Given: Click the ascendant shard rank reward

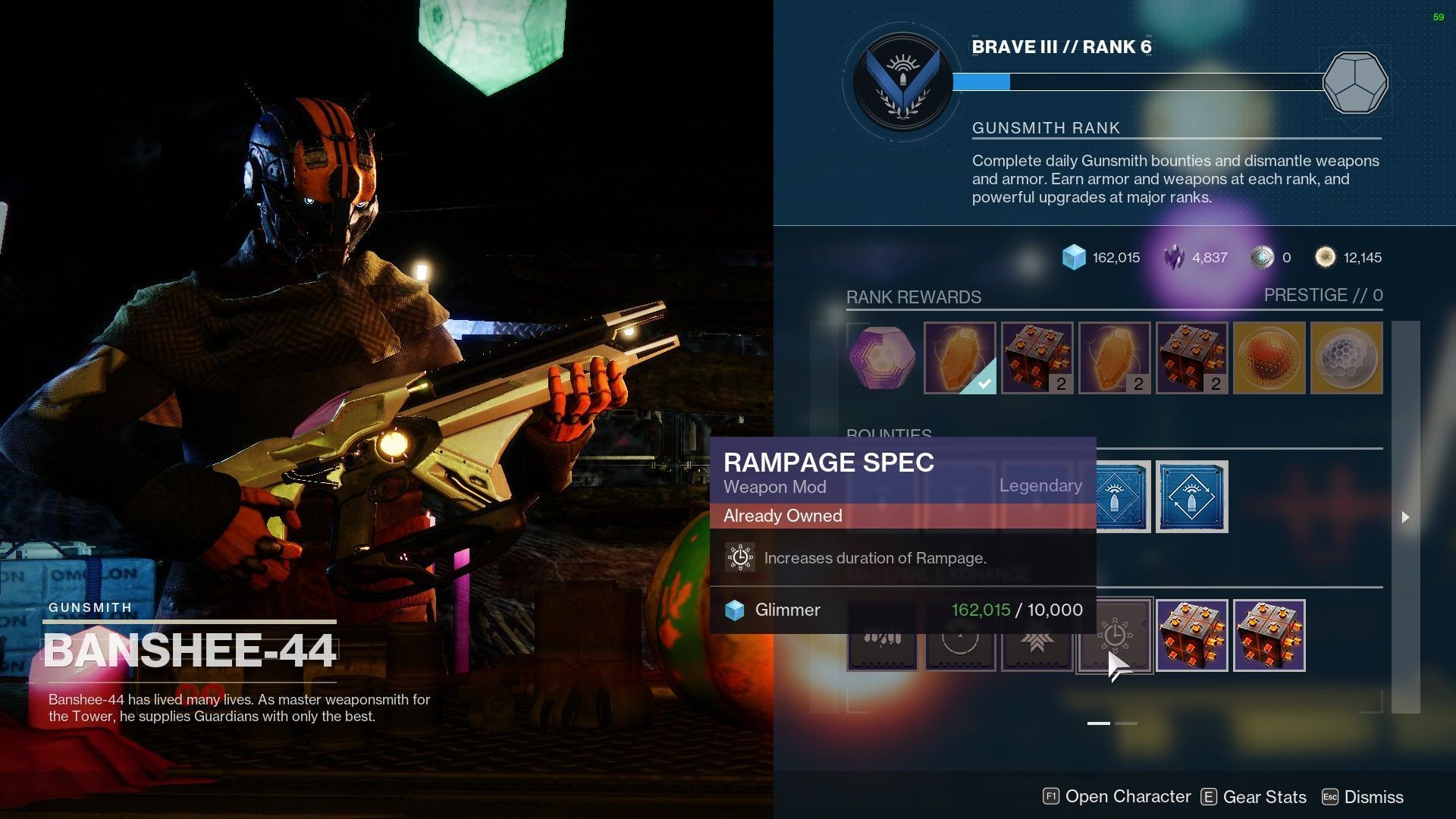Looking at the screenshot, I should point(1270,358).
